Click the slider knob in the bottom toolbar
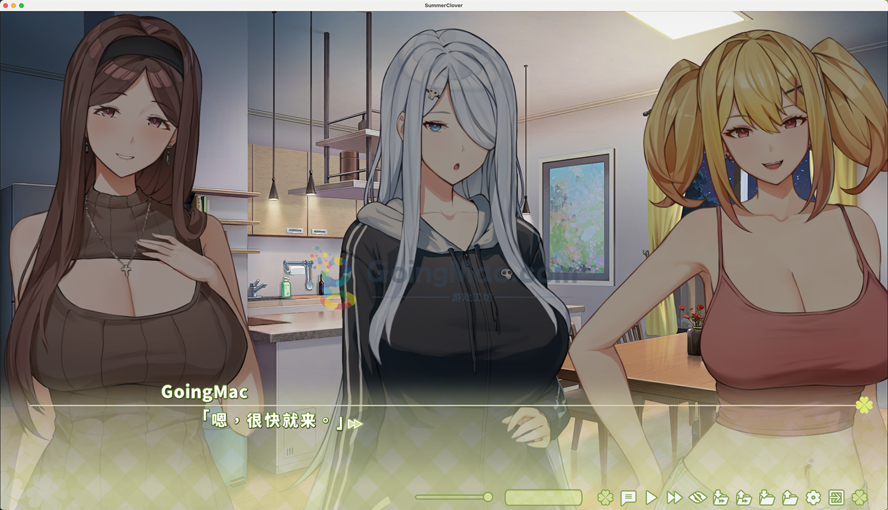The image size is (888, 510). pyautogui.click(x=488, y=497)
